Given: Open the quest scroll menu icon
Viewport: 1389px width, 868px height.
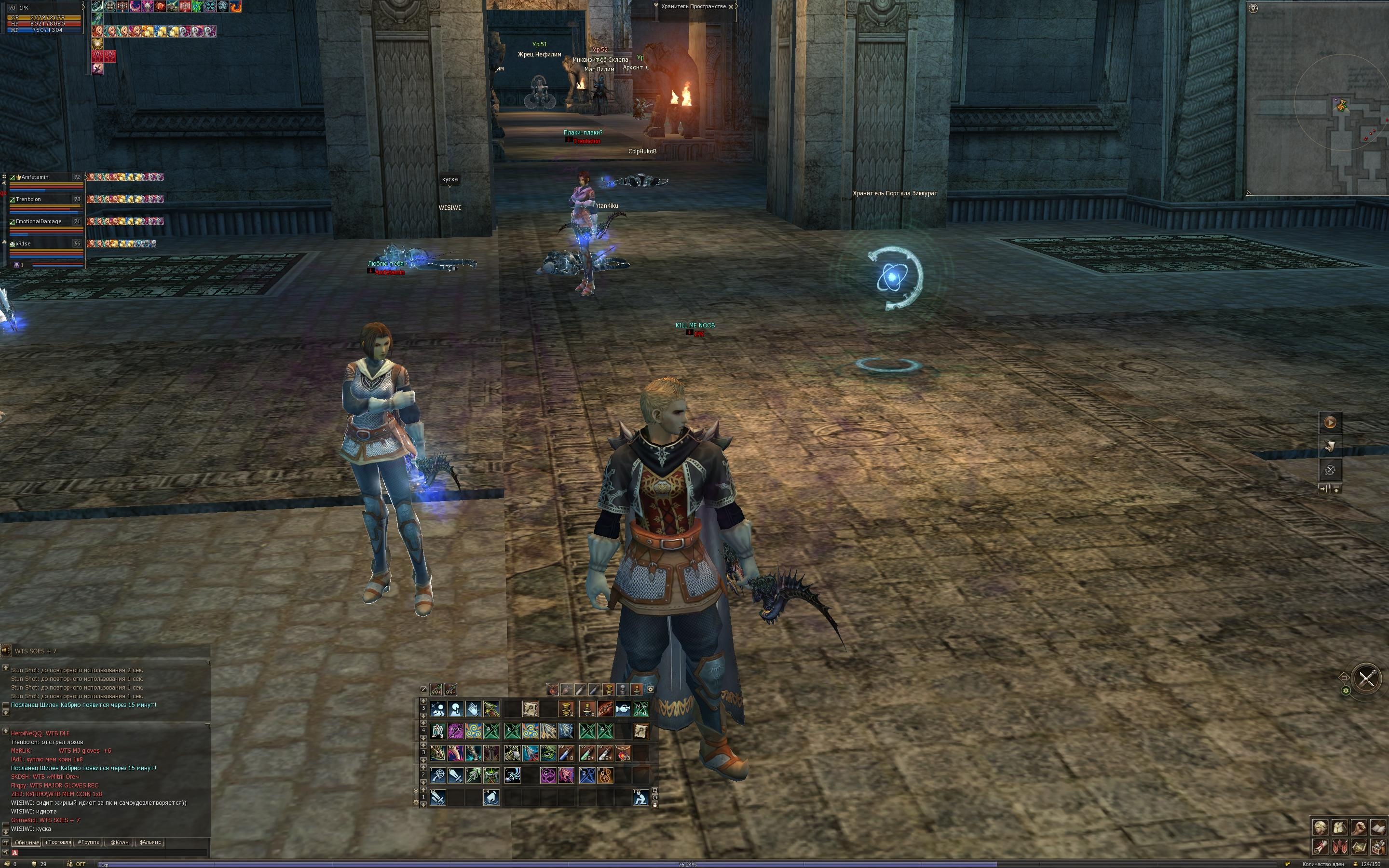Looking at the screenshot, I should point(1320,847).
